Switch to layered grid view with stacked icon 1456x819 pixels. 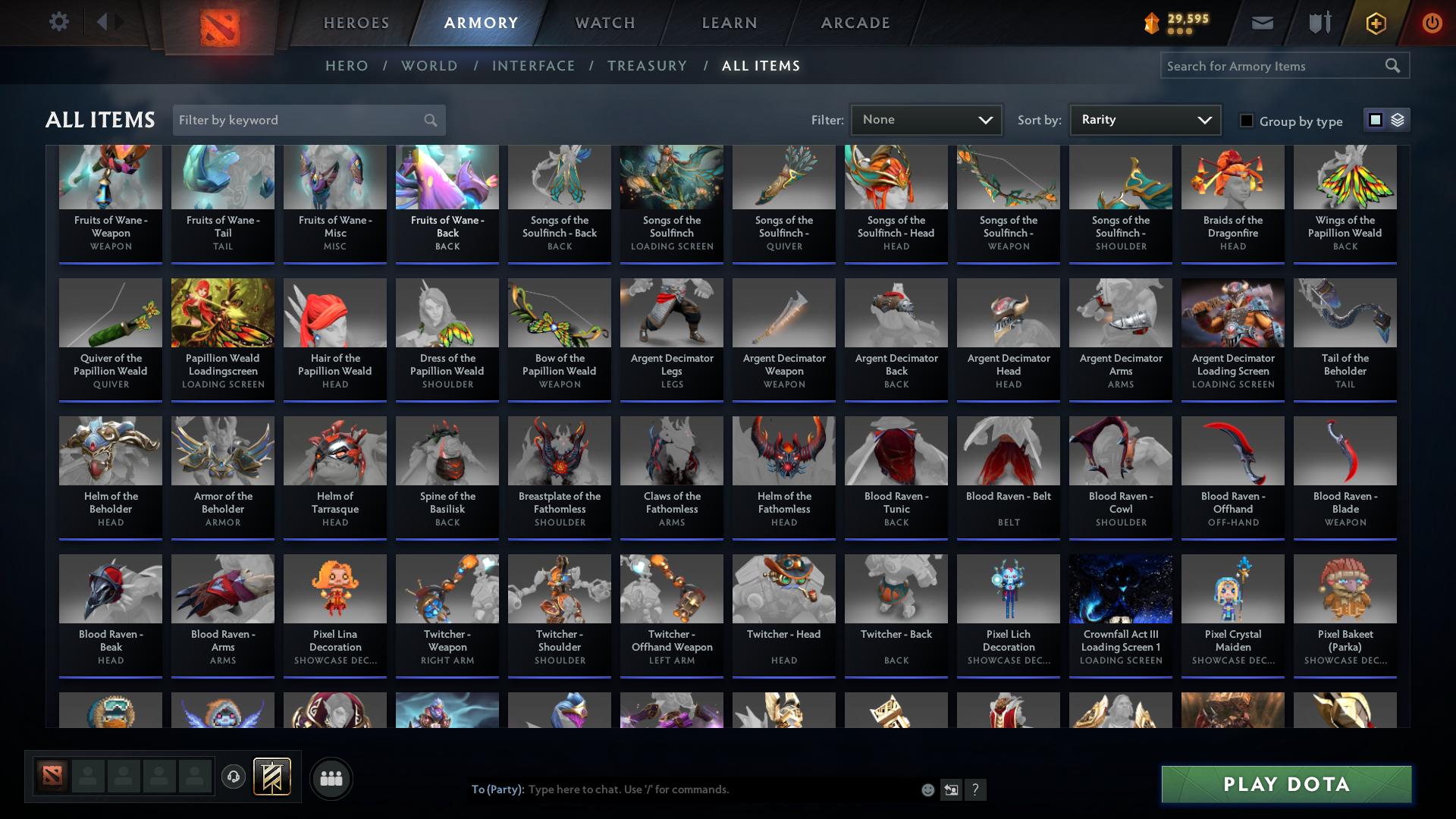point(1398,120)
